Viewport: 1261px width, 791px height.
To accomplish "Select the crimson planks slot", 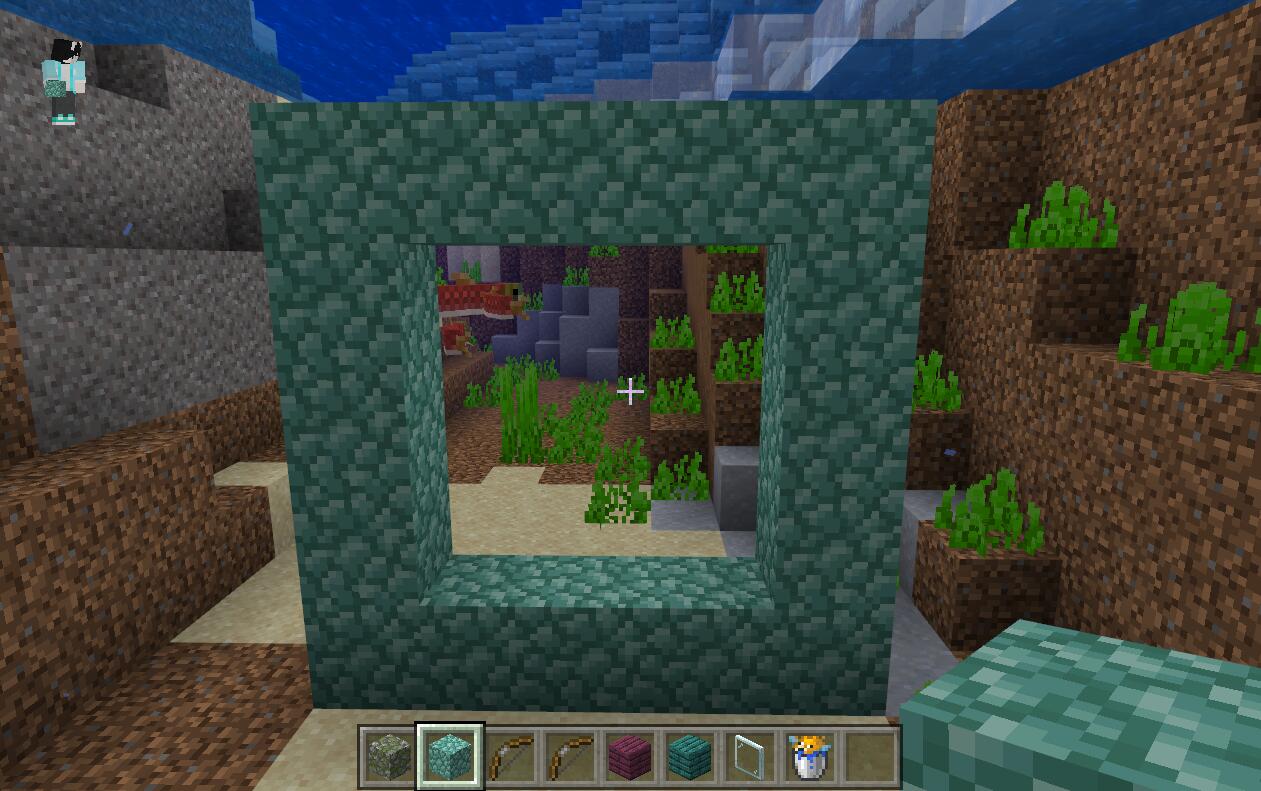I will click(630, 757).
